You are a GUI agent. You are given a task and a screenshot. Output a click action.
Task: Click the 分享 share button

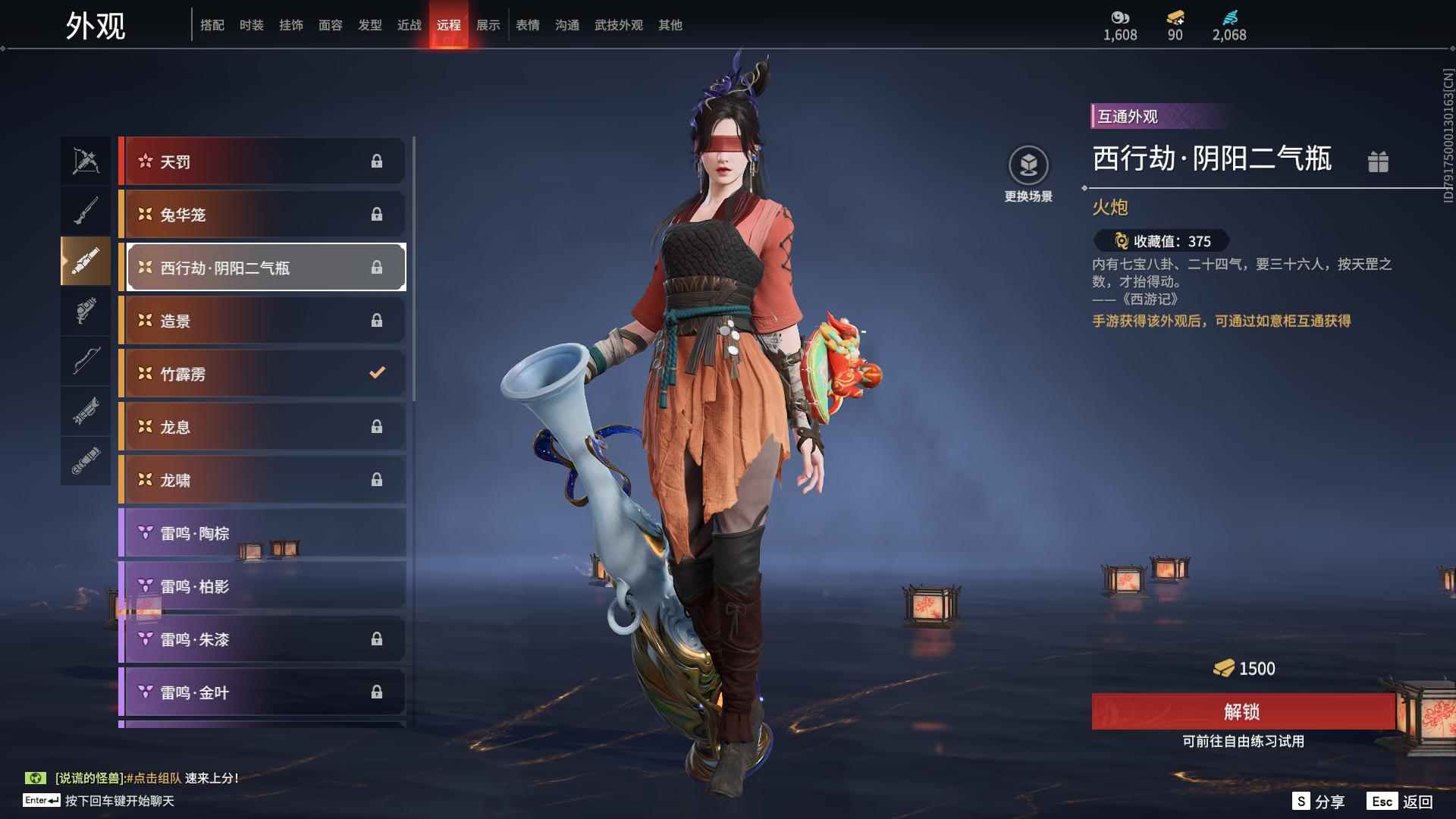coord(1319,802)
